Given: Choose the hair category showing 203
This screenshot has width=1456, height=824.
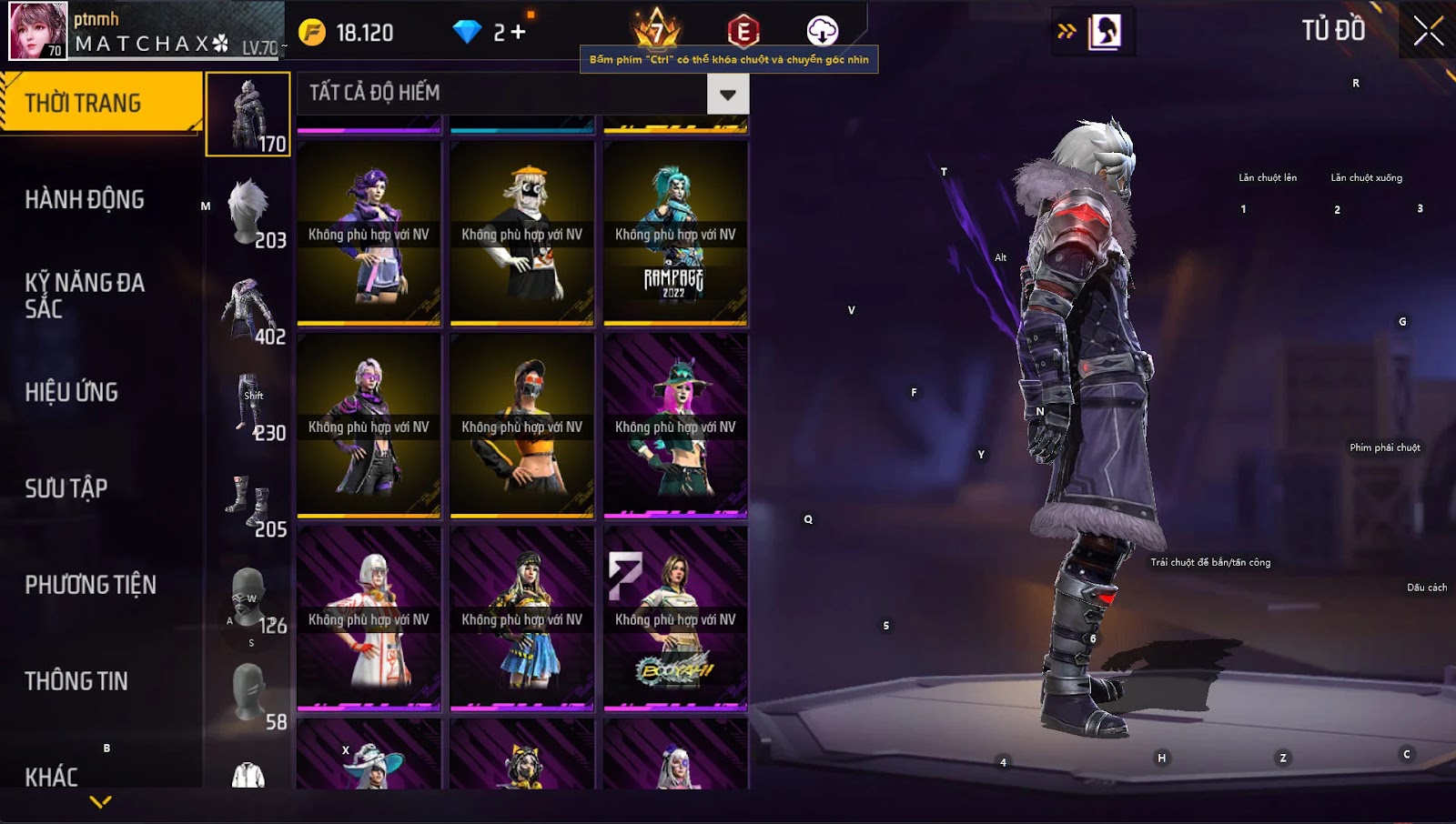Looking at the screenshot, I should click(249, 213).
